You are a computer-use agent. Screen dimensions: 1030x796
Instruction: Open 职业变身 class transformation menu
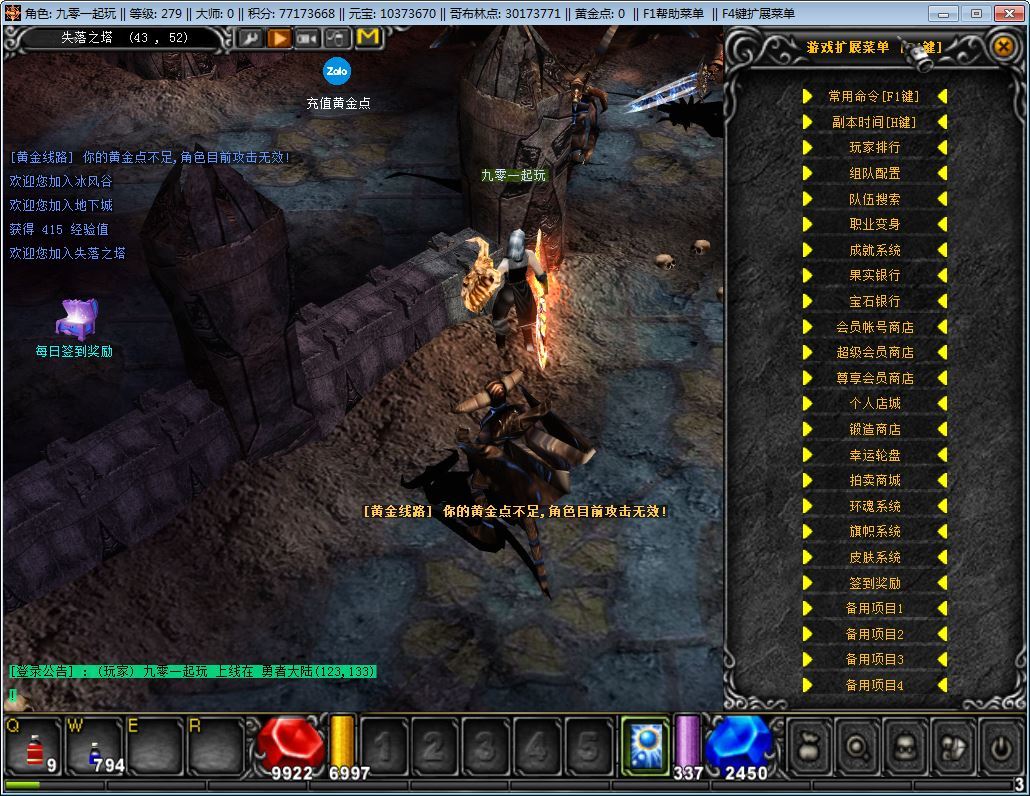(874, 224)
